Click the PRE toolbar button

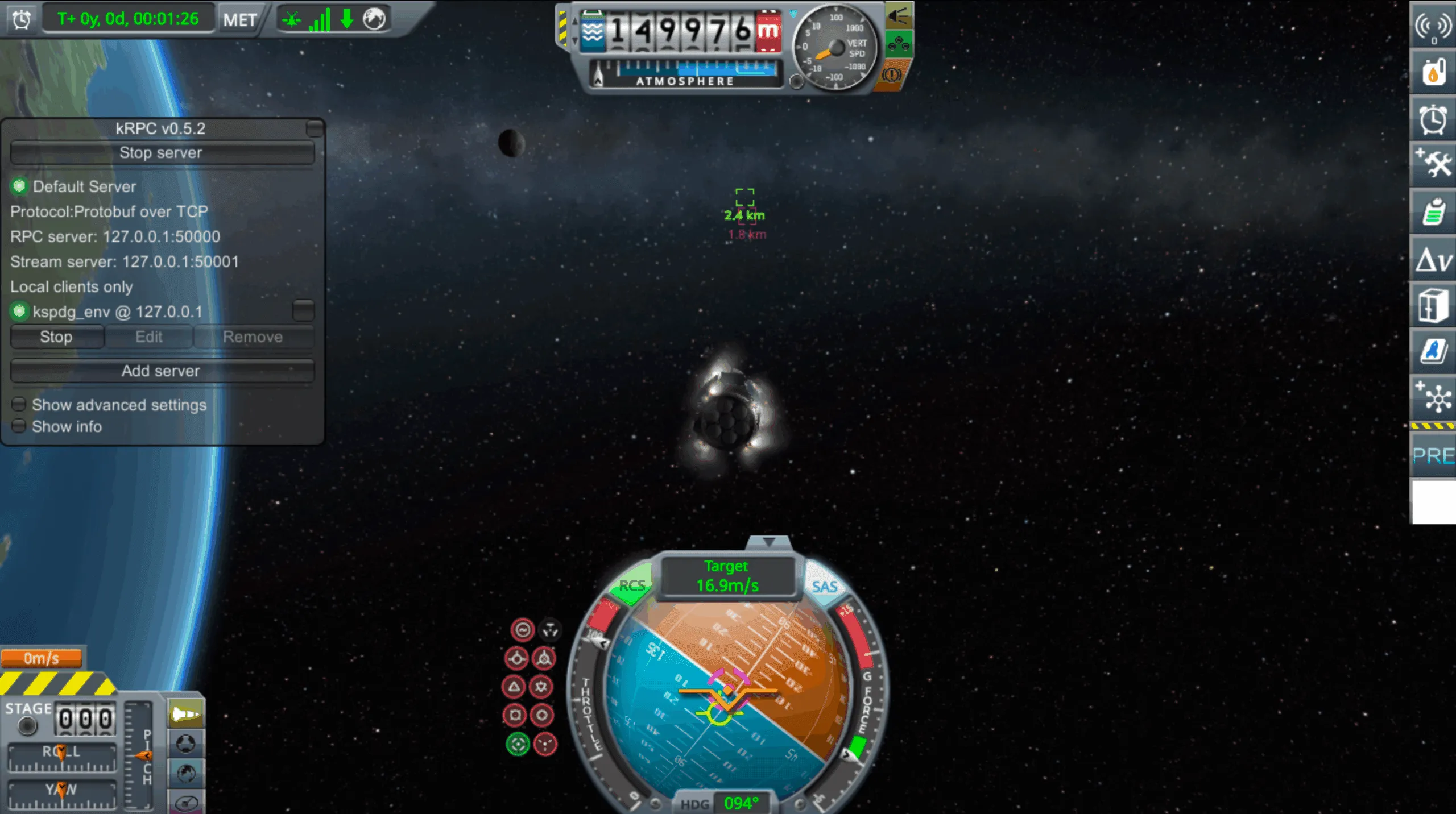(1433, 455)
